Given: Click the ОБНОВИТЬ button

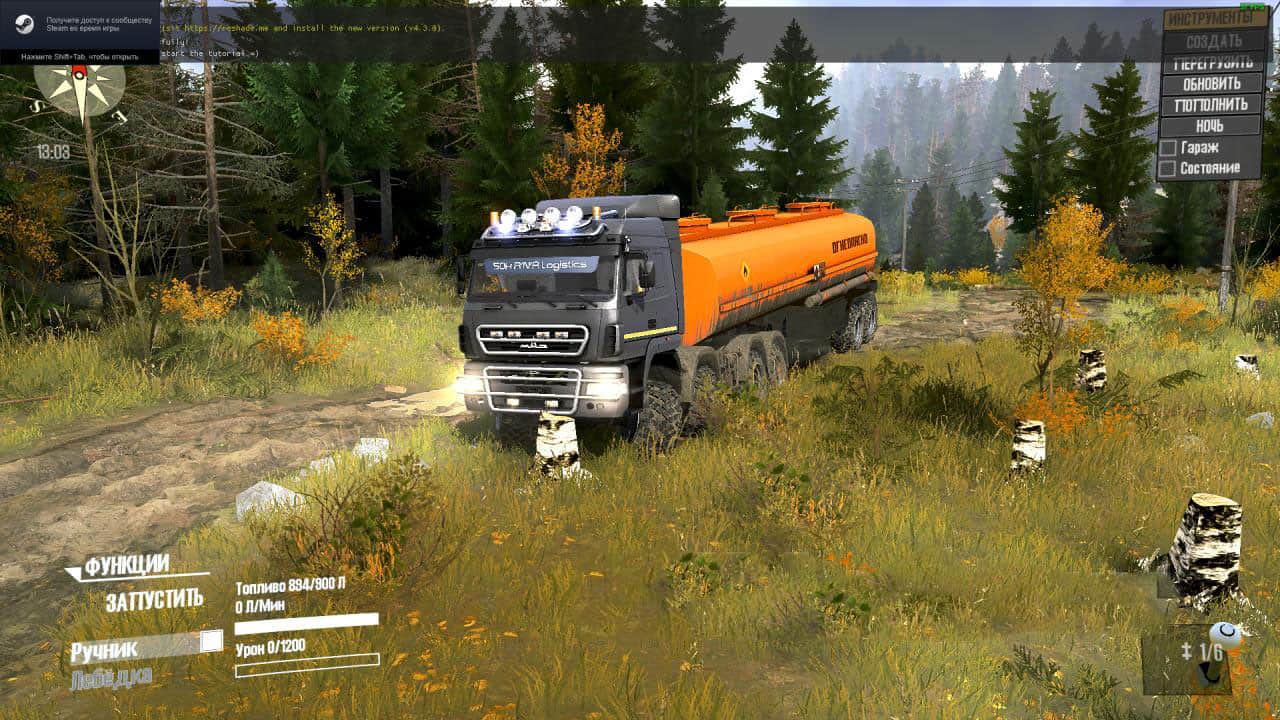Looking at the screenshot, I should tap(1212, 83).
